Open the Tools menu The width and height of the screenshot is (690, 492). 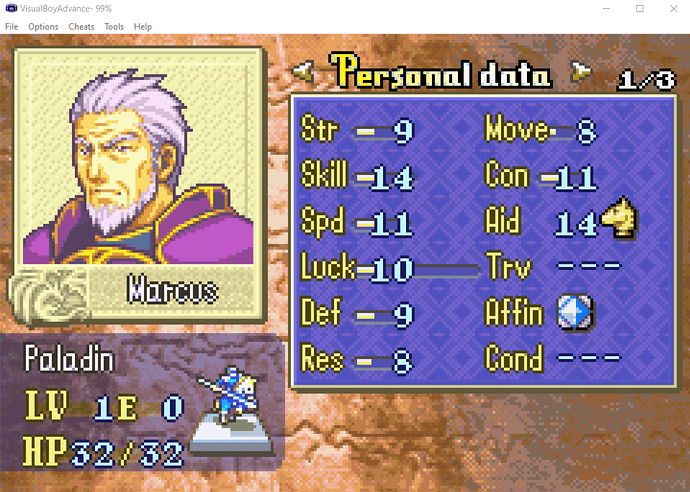(x=114, y=26)
